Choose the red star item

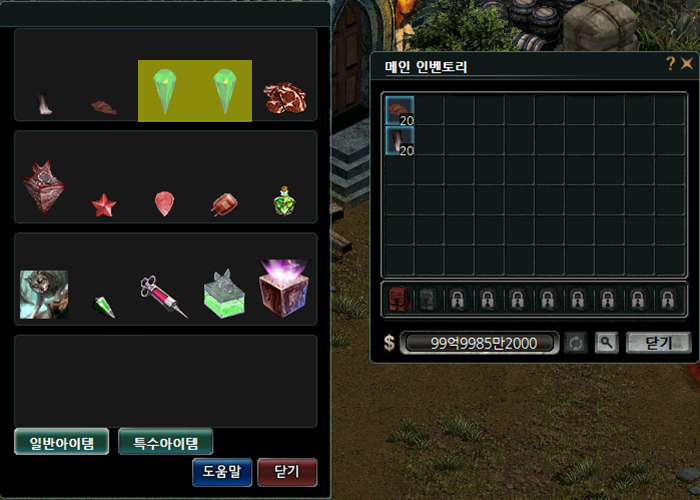pyautogui.click(x=104, y=206)
